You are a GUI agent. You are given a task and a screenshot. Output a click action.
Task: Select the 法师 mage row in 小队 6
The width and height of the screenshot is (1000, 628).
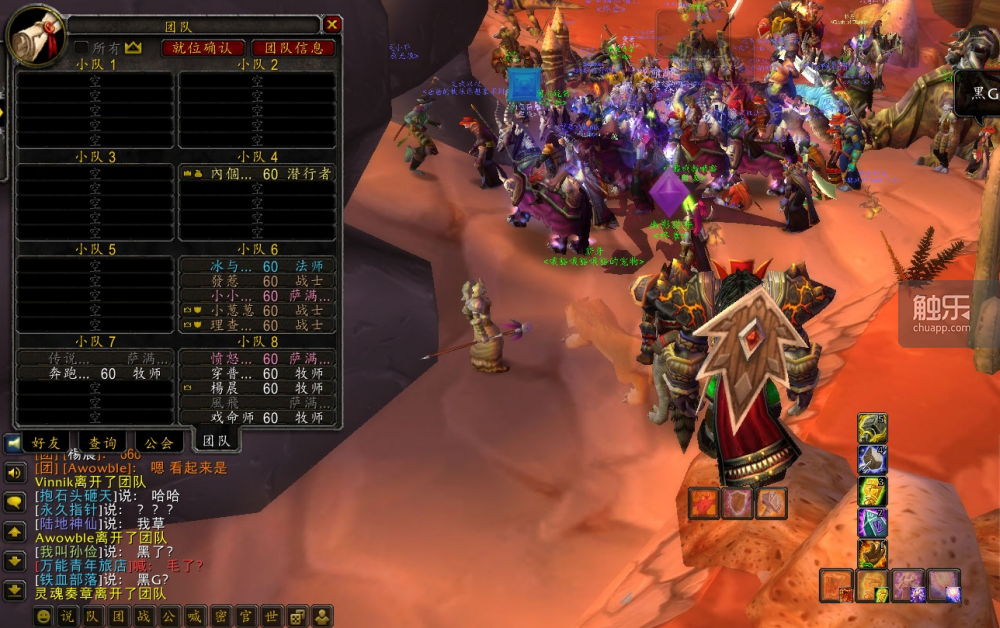pyautogui.click(x=258, y=267)
